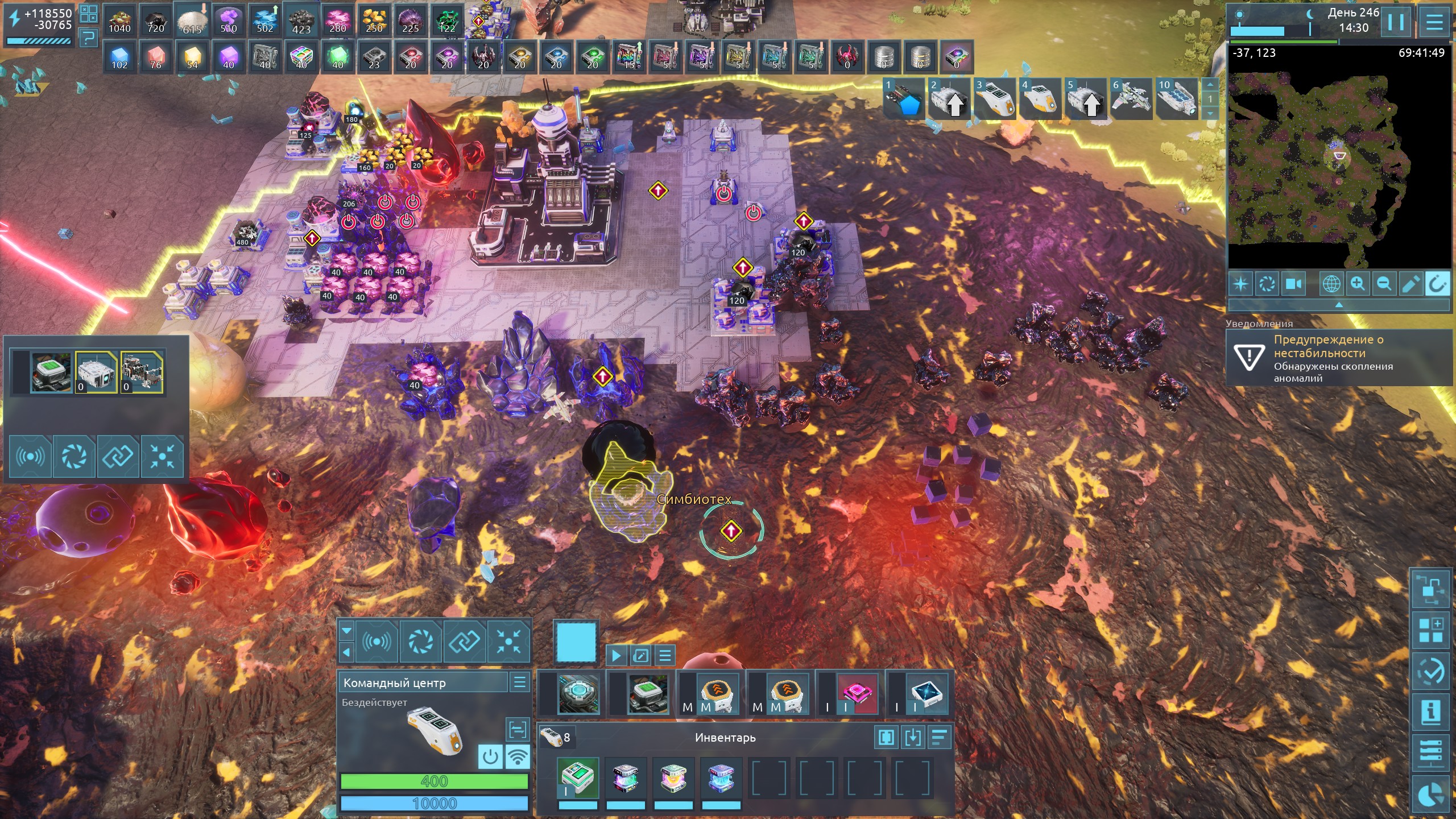Open the main hamburger menu
The width and height of the screenshot is (1456, 819).
pos(1434,23)
